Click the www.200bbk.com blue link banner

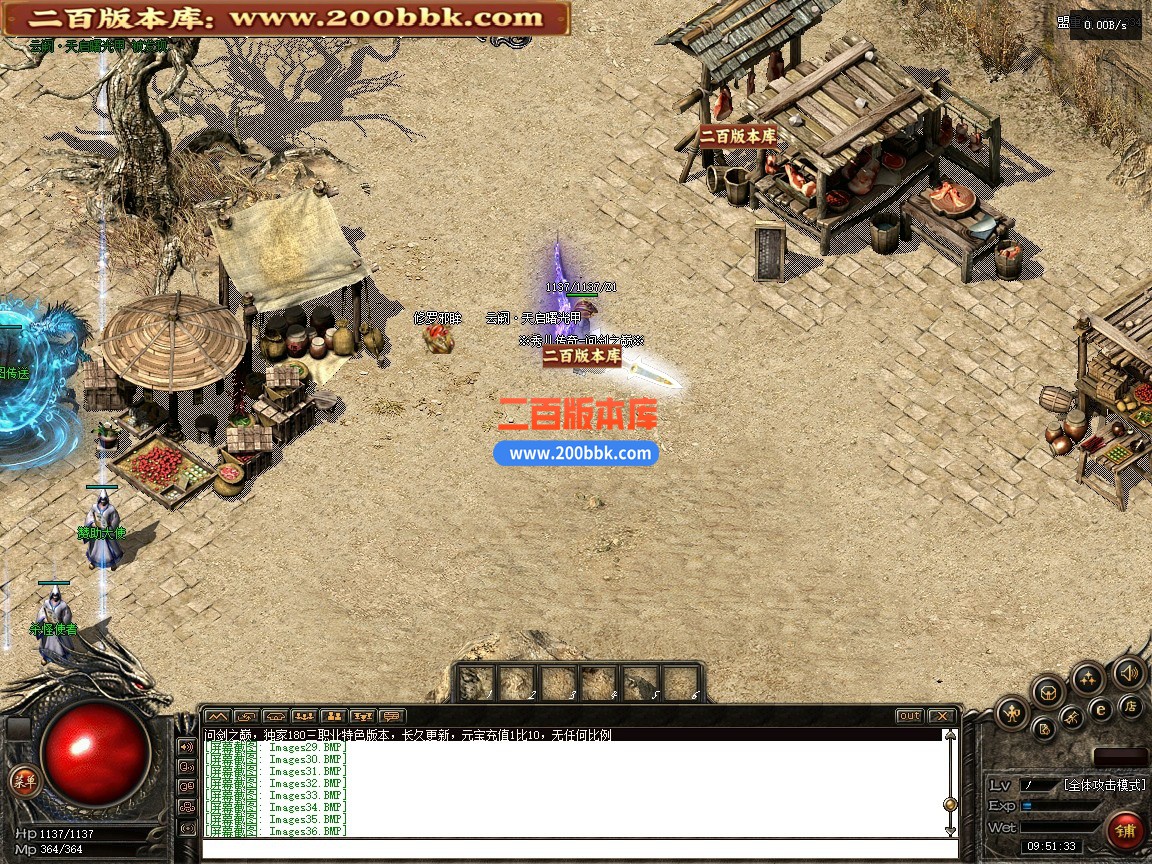[577, 453]
